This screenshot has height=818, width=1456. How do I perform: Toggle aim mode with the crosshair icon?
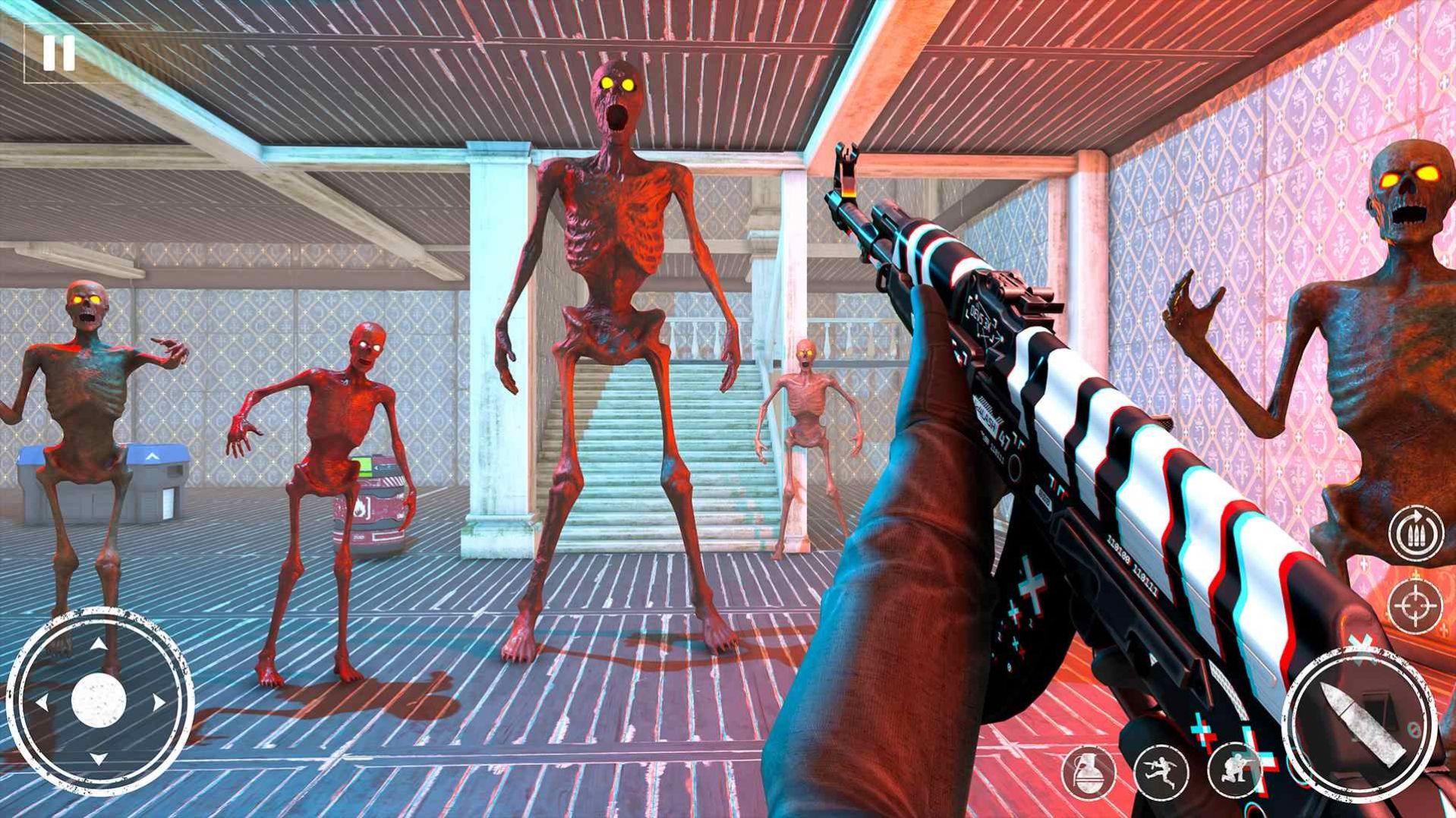coord(1416,605)
